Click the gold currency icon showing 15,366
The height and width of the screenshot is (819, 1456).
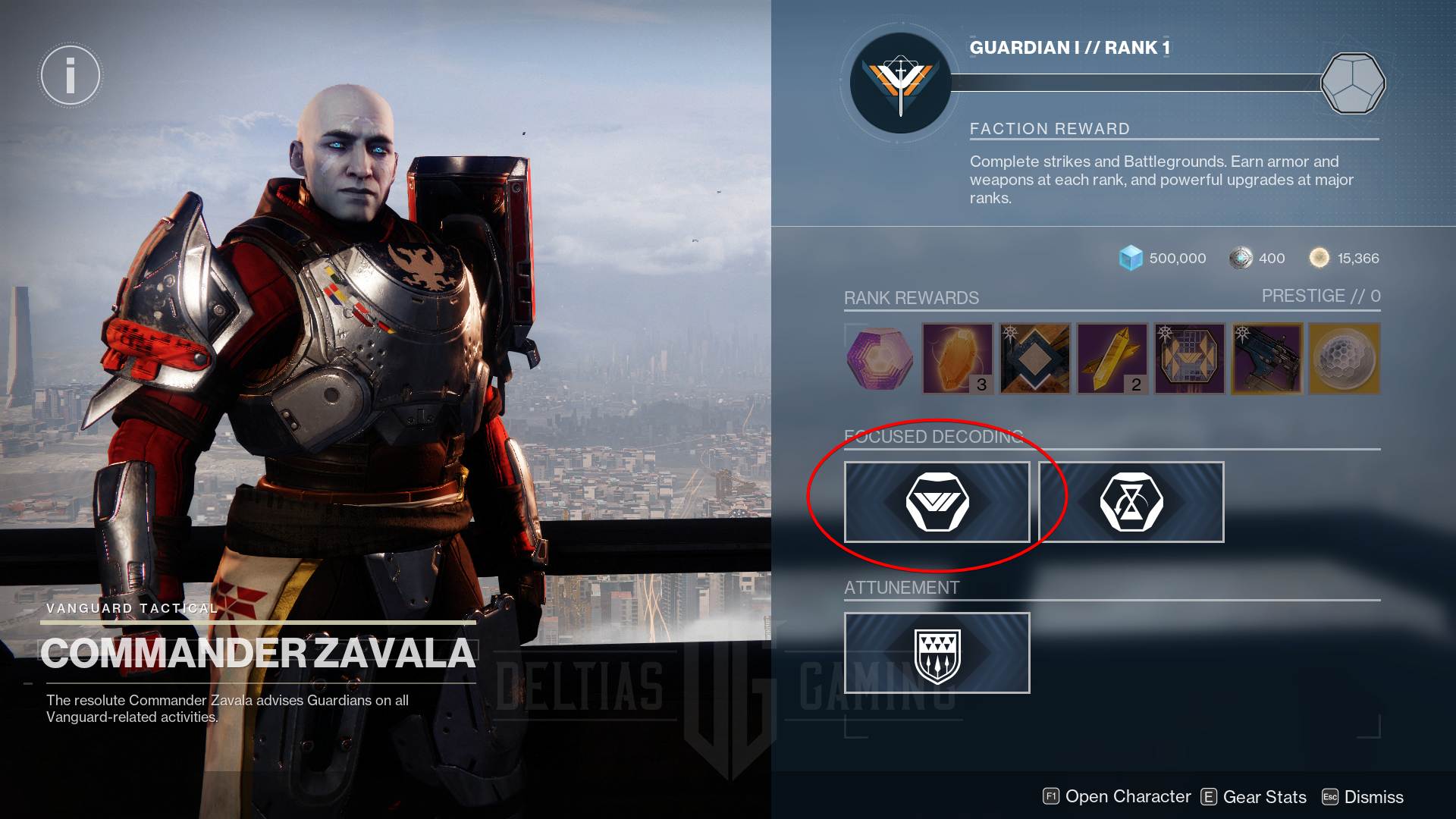click(1319, 258)
